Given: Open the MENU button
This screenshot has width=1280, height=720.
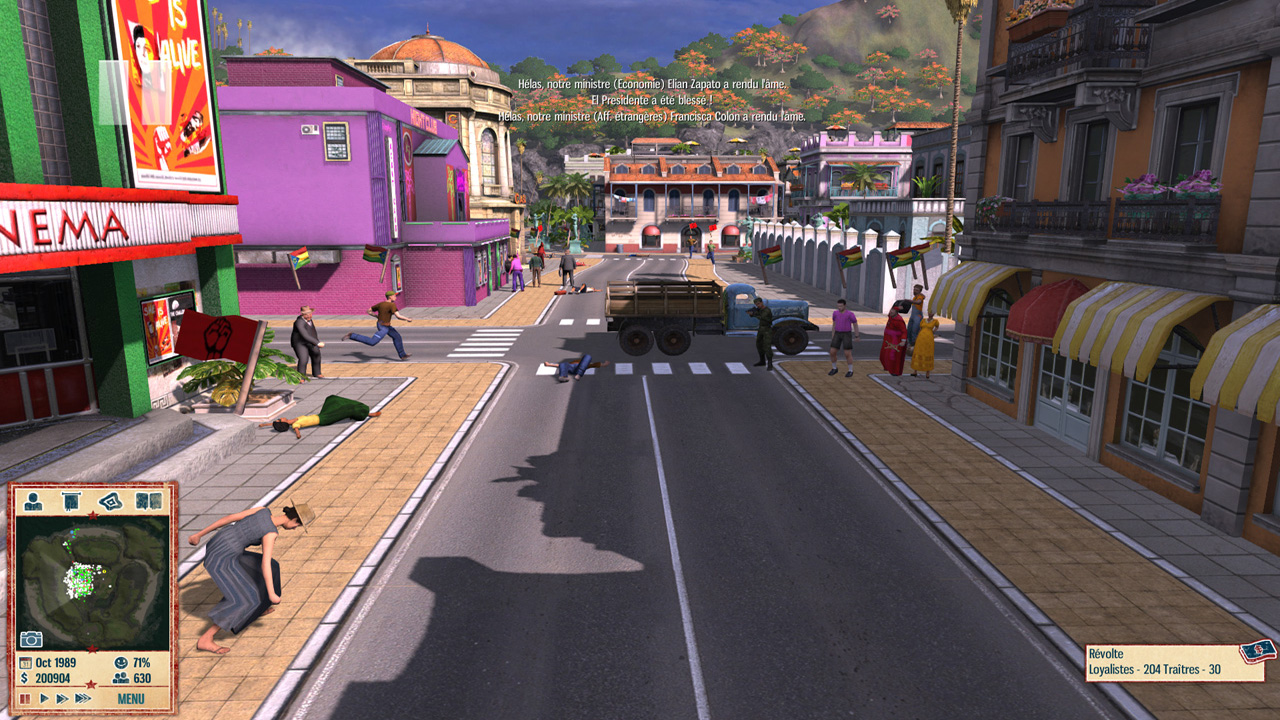Looking at the screenshot, I should (x=131, y=699).
